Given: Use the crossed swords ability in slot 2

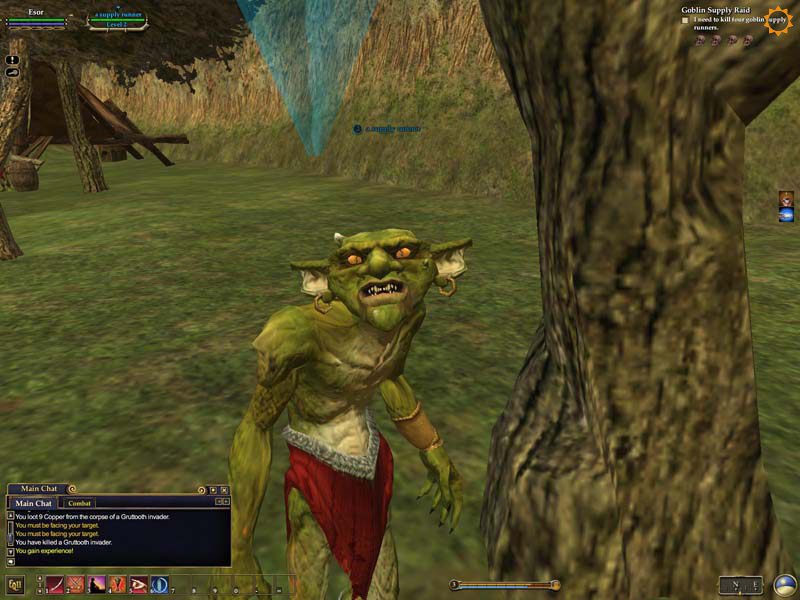Looking at the screenshot, I should 76,585.
